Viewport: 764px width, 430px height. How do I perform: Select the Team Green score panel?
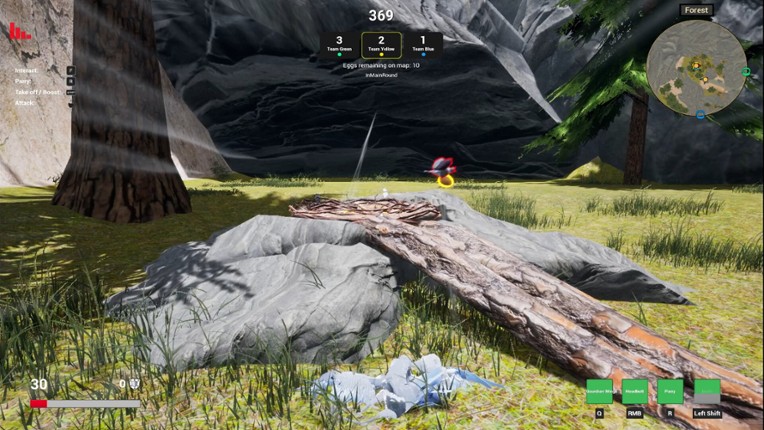coord(339,44)
